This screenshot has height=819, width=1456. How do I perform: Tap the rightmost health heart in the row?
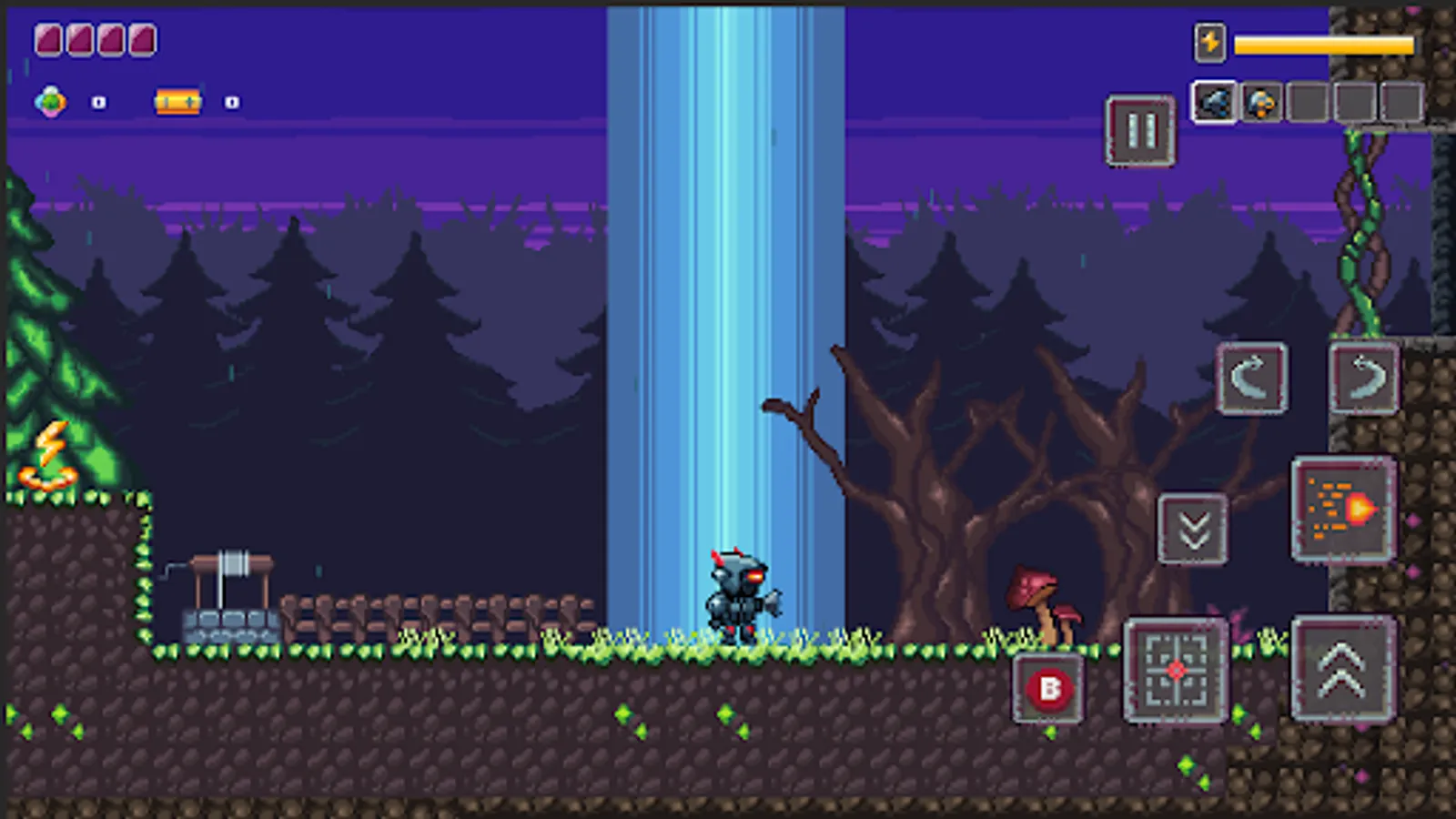point(142,40)
